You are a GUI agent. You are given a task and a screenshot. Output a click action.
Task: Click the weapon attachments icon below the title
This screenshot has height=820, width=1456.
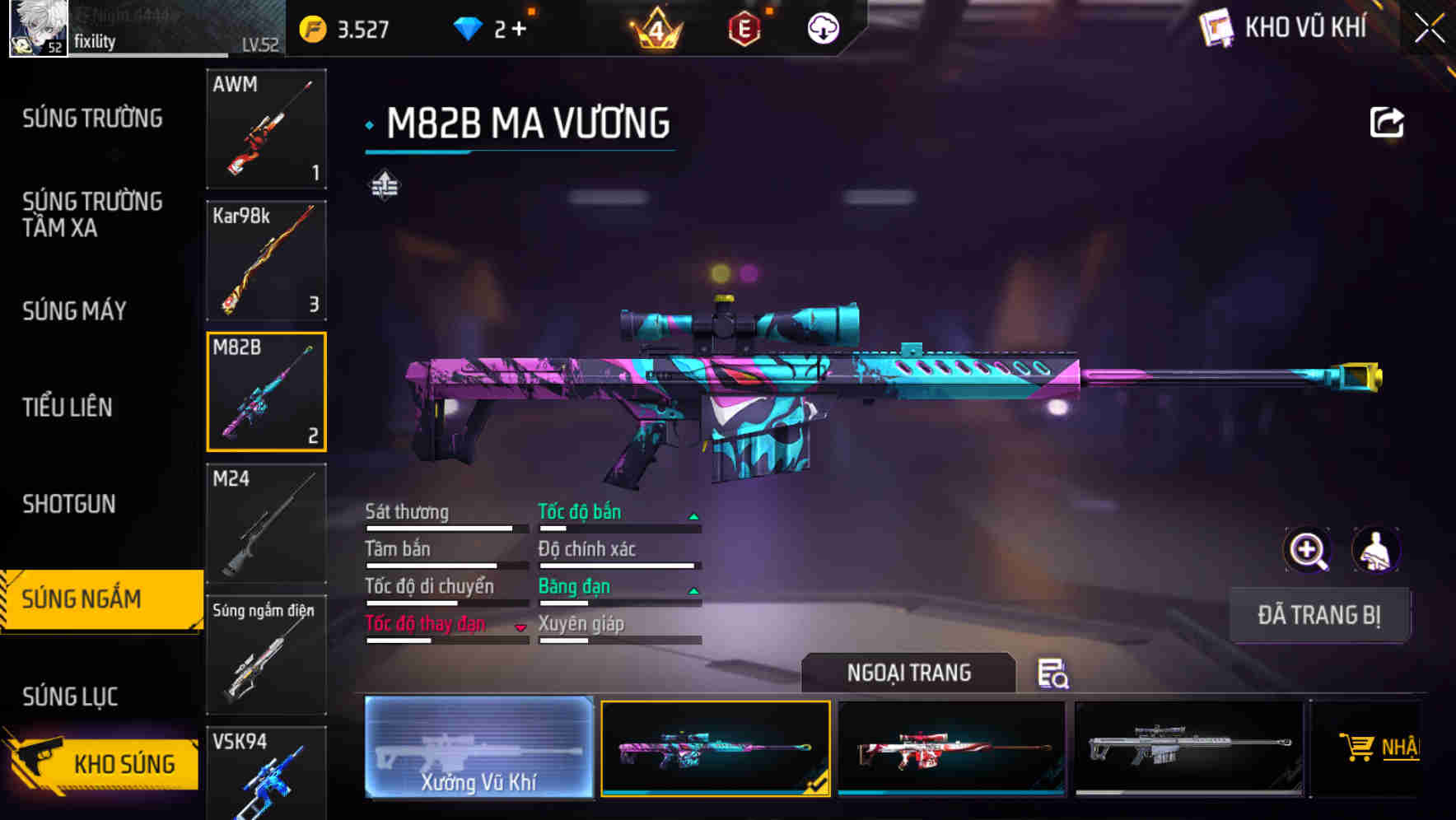click(x=384, y=184)
